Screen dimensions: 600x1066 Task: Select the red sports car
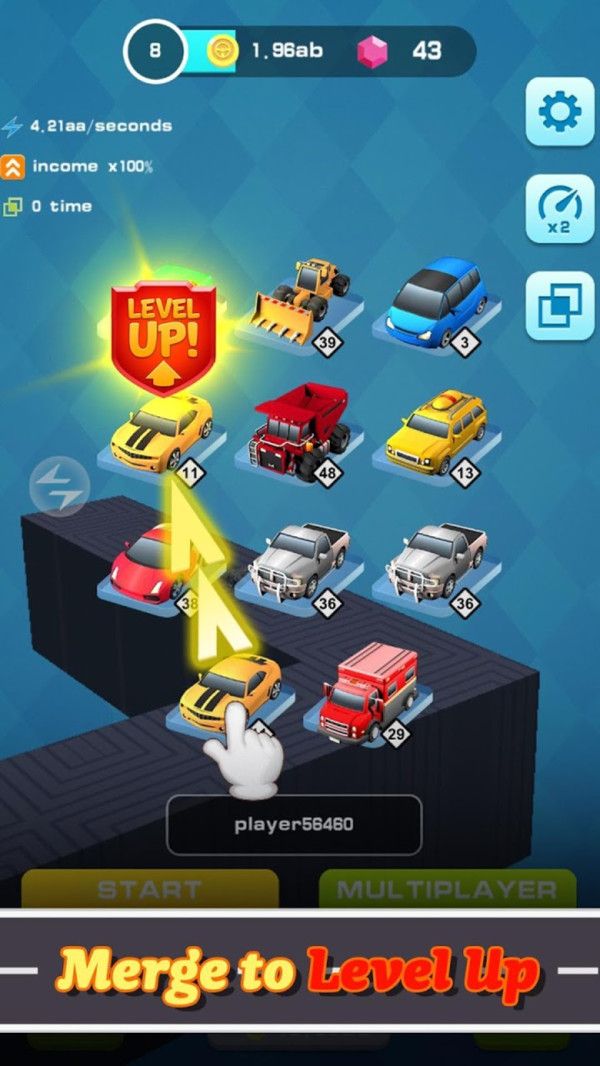click(150, 563)
